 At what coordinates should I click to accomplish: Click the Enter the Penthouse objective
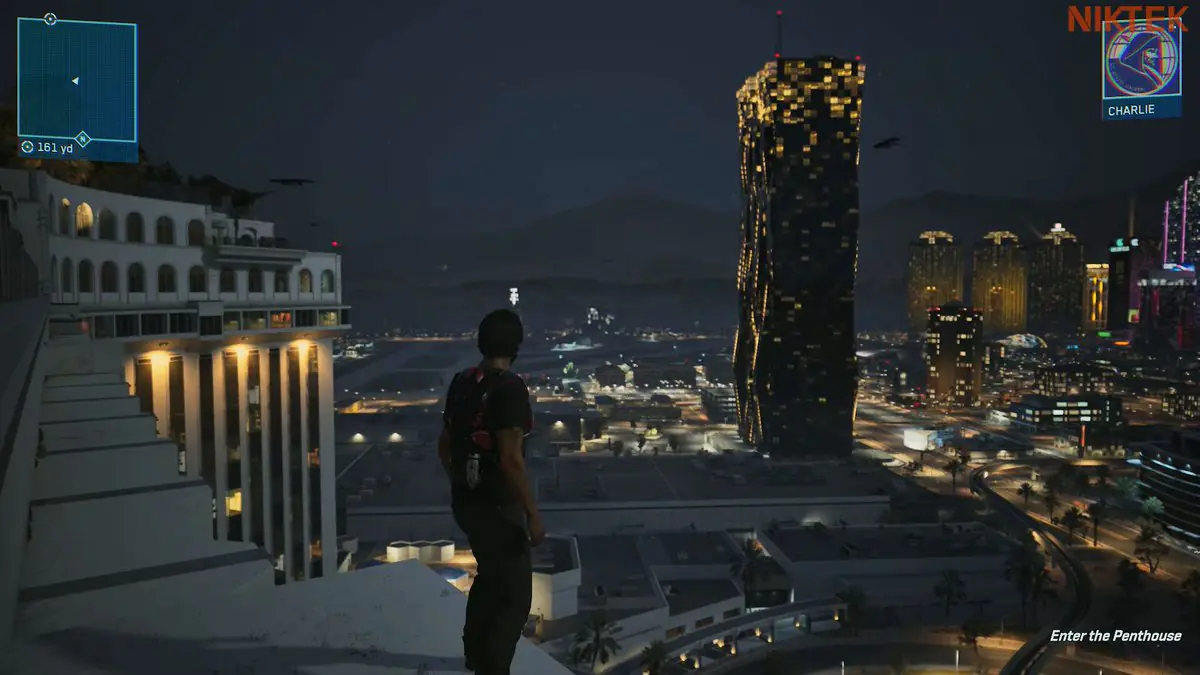click(1115, 636)
